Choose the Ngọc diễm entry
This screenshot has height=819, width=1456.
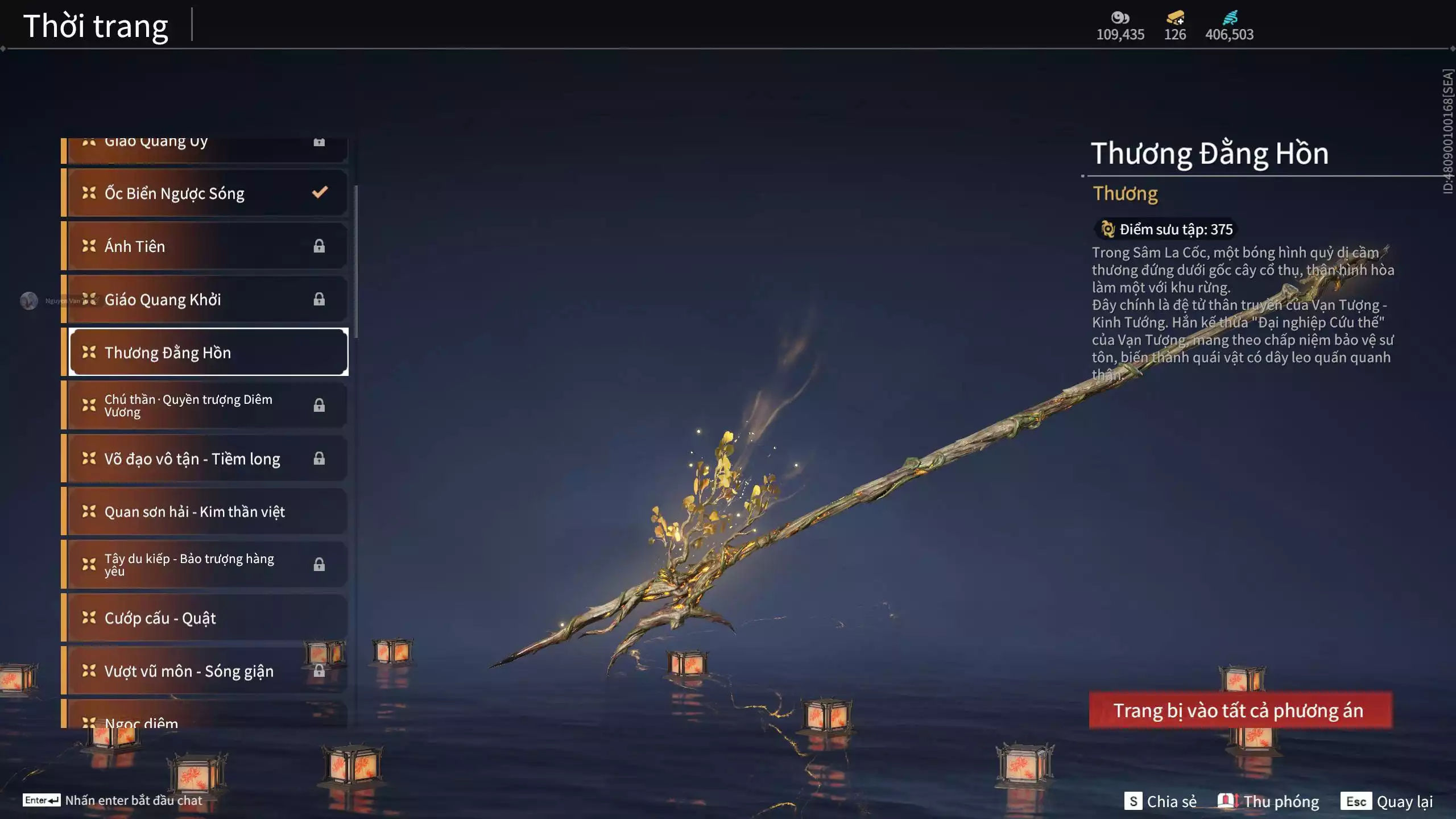(x=205, y=719)
